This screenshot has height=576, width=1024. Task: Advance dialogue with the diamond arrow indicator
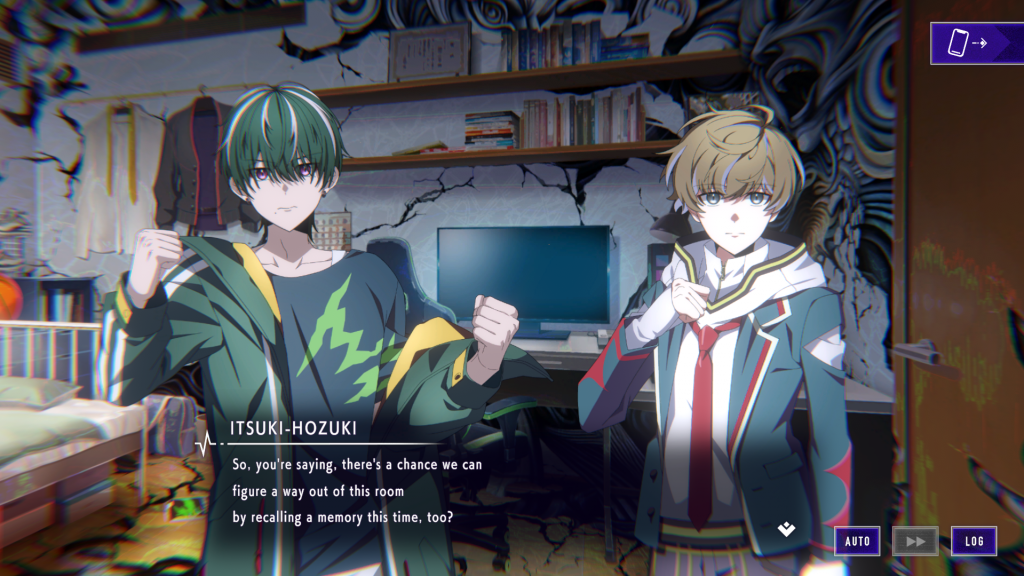pyautogui.click(x=787, y=529)
